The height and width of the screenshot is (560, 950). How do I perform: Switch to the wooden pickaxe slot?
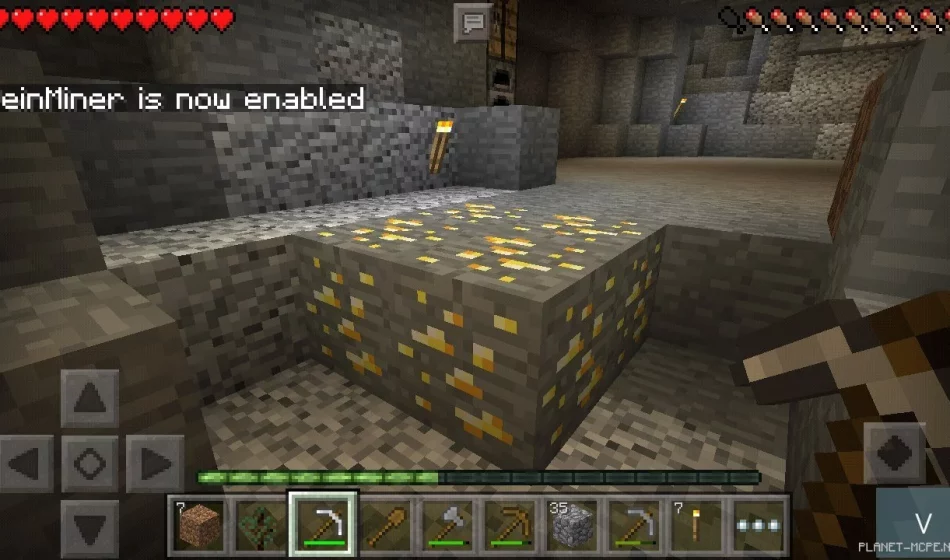point(511,523)
